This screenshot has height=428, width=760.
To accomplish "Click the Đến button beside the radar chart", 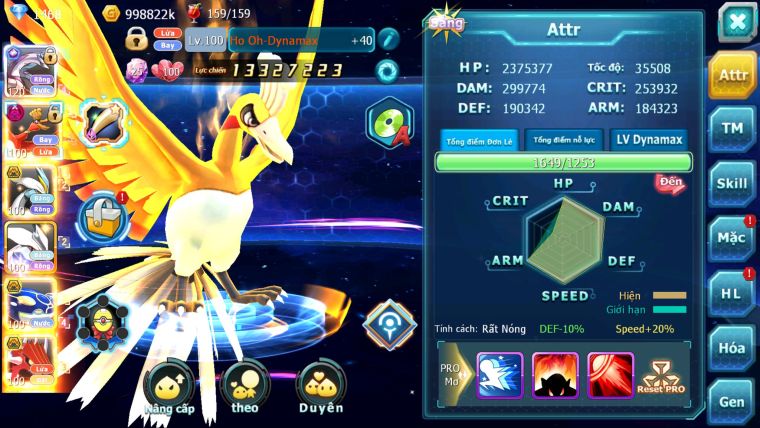I will pyautogui.click(x=669, y=182).
